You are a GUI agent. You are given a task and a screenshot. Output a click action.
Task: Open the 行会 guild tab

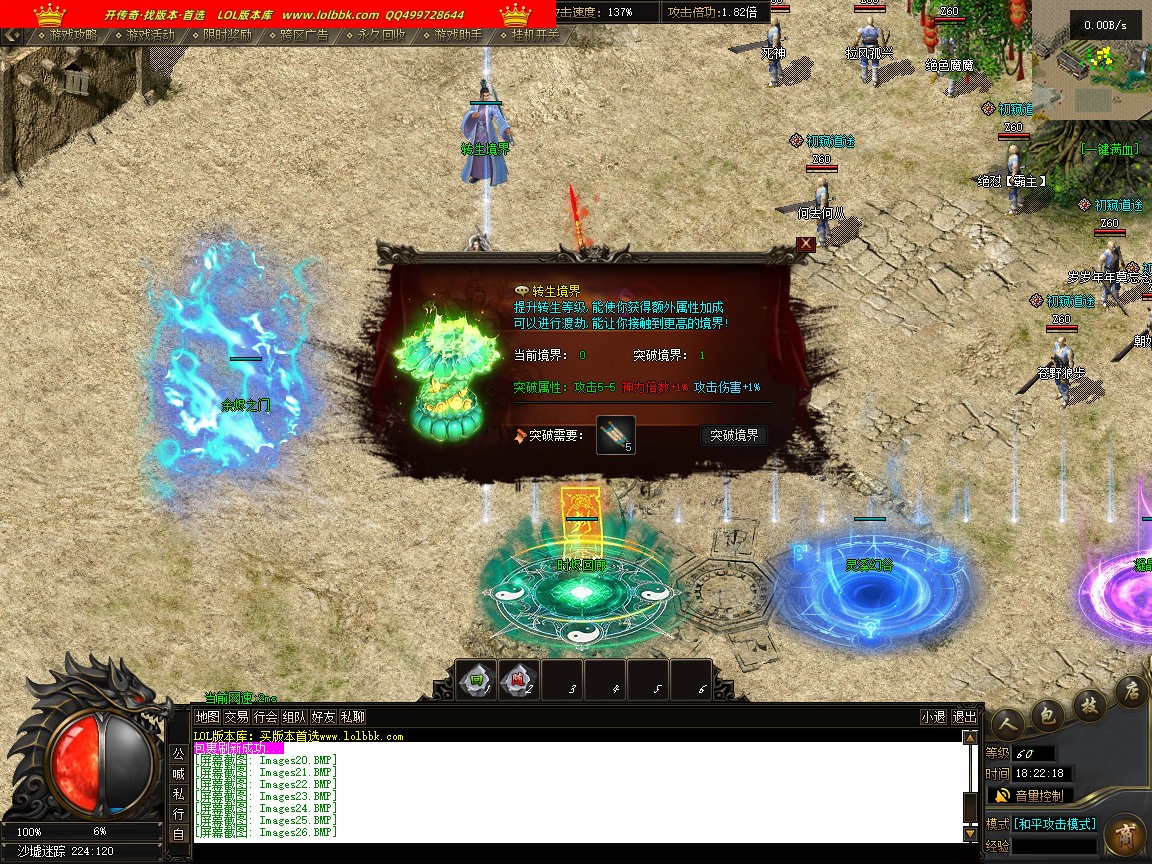pyautogui.click(x=265, y=717)
